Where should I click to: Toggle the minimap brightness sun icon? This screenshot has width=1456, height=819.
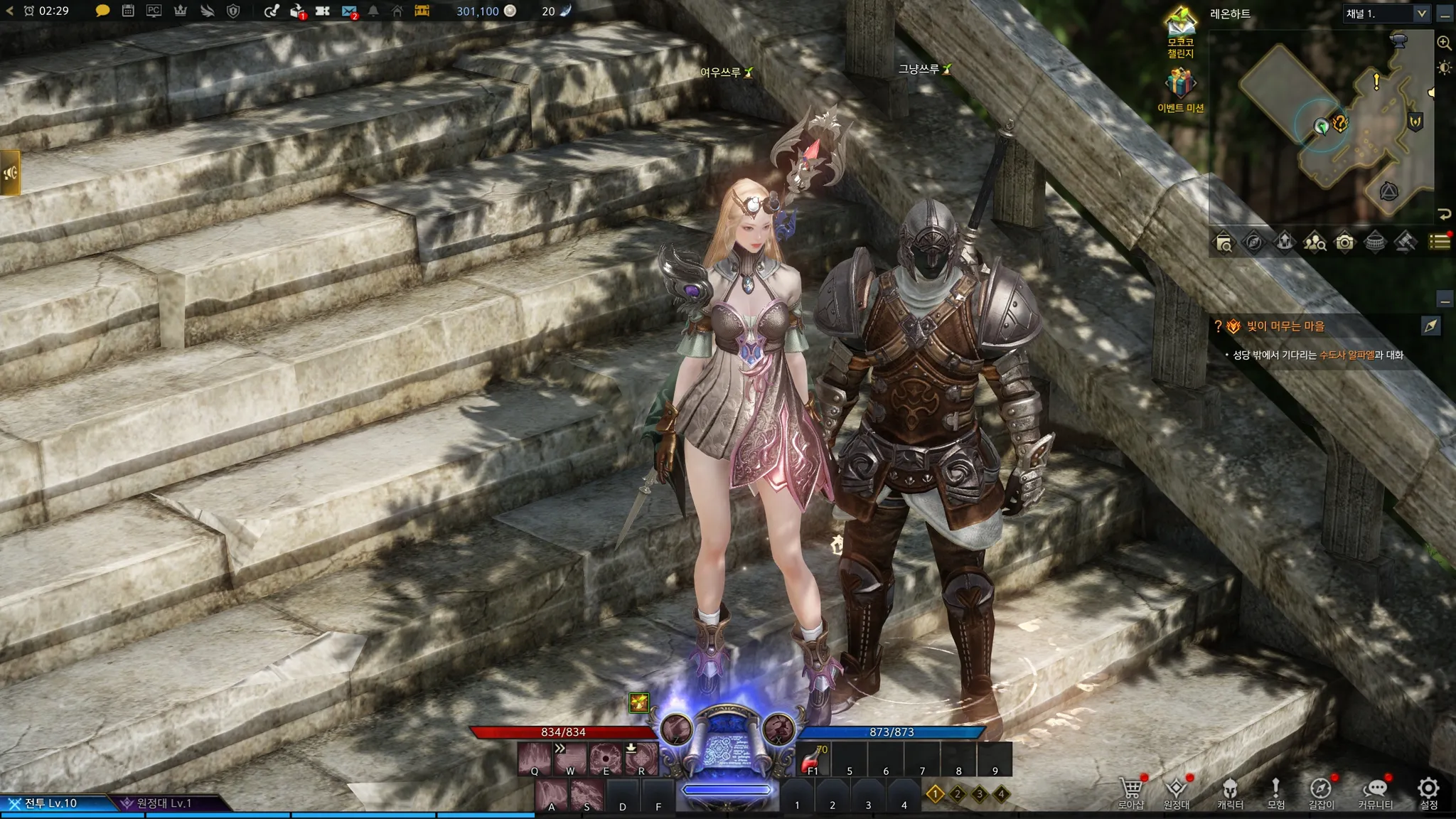[x=1444, y=68]
